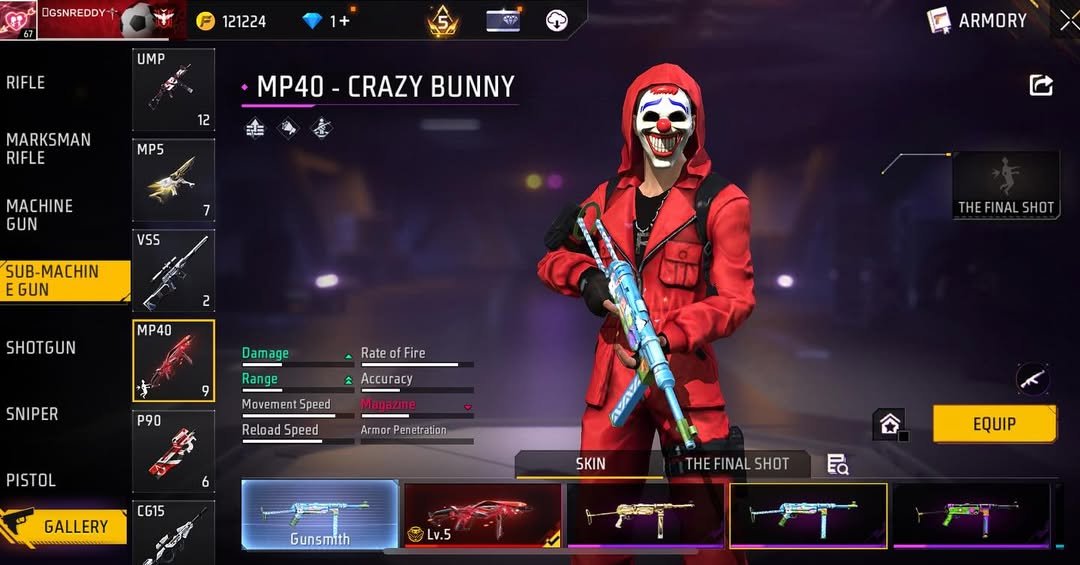Pick the VSS weapon tile

tap(173, 270)
